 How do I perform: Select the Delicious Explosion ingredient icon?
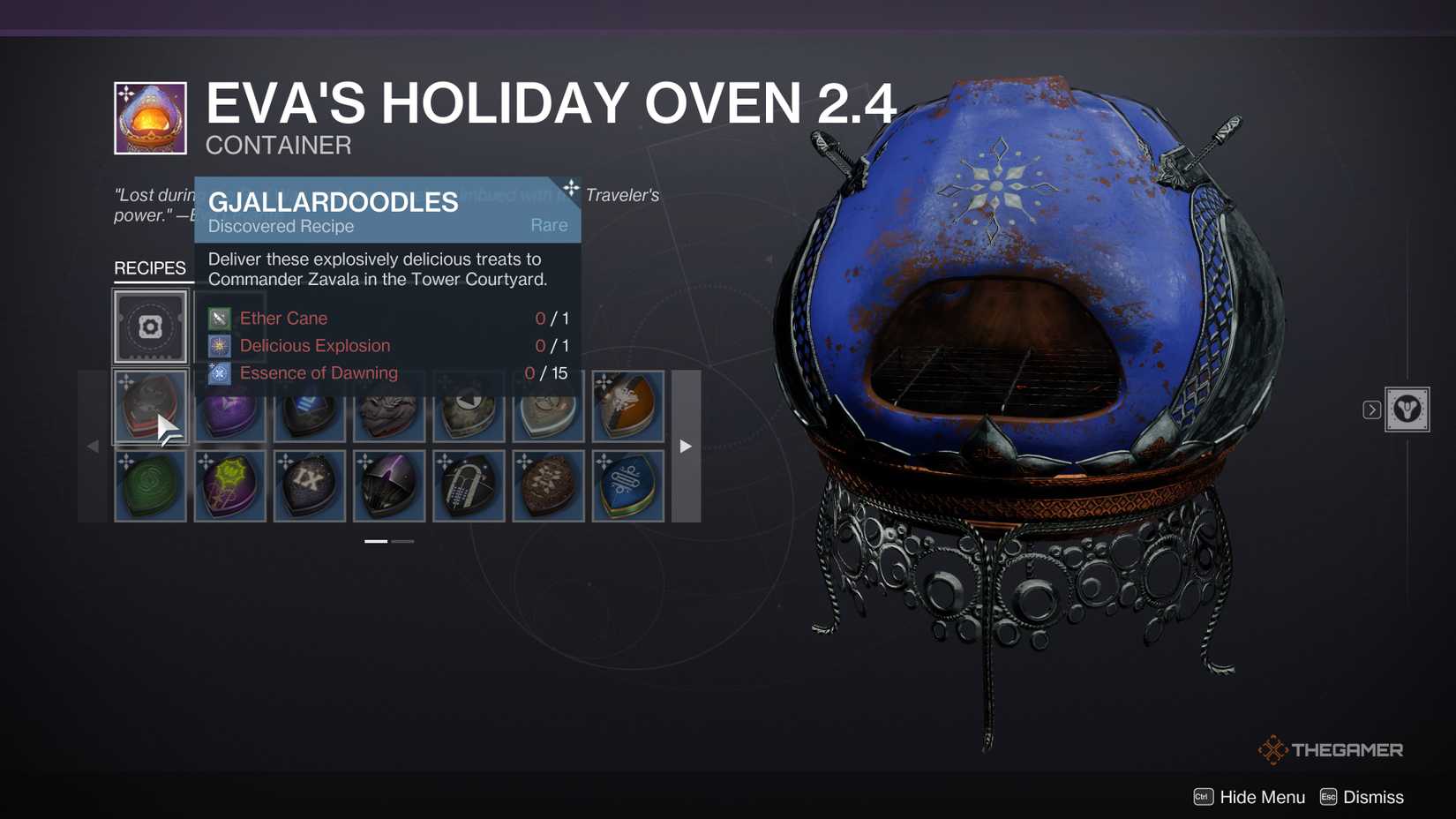[x=218, y=345]
